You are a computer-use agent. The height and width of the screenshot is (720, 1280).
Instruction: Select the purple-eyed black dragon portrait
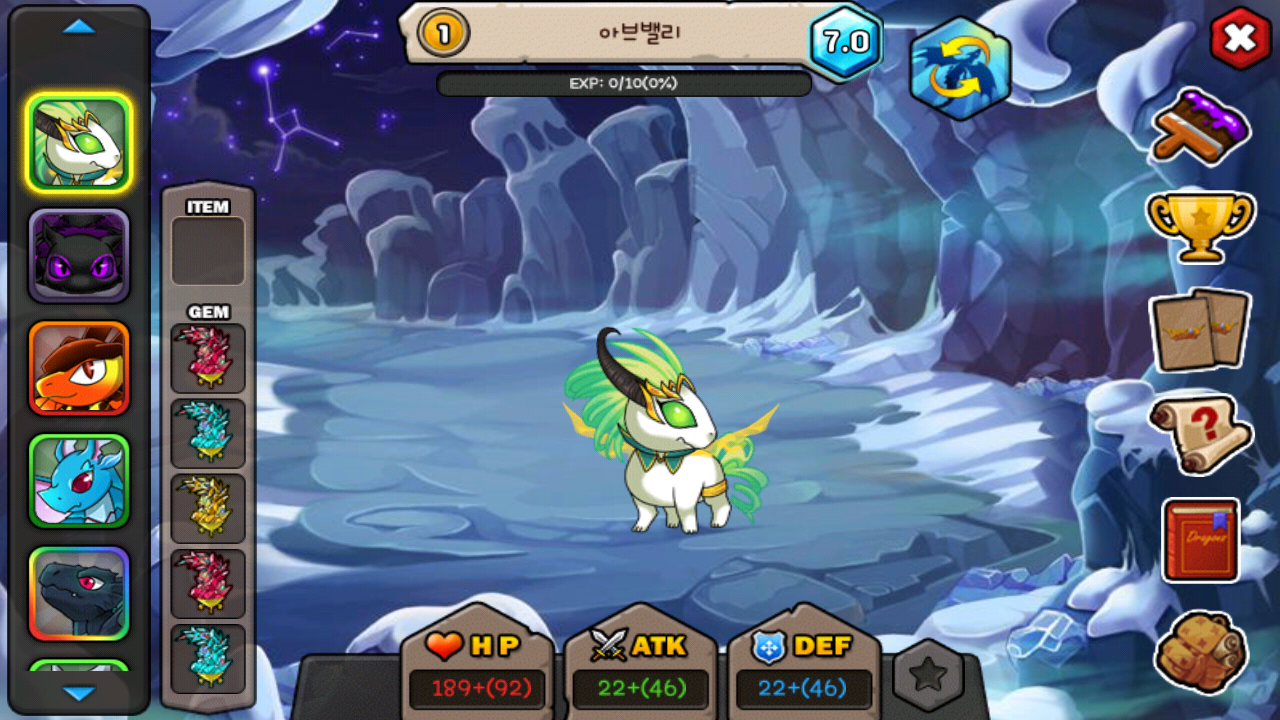(x=79, y=256)
